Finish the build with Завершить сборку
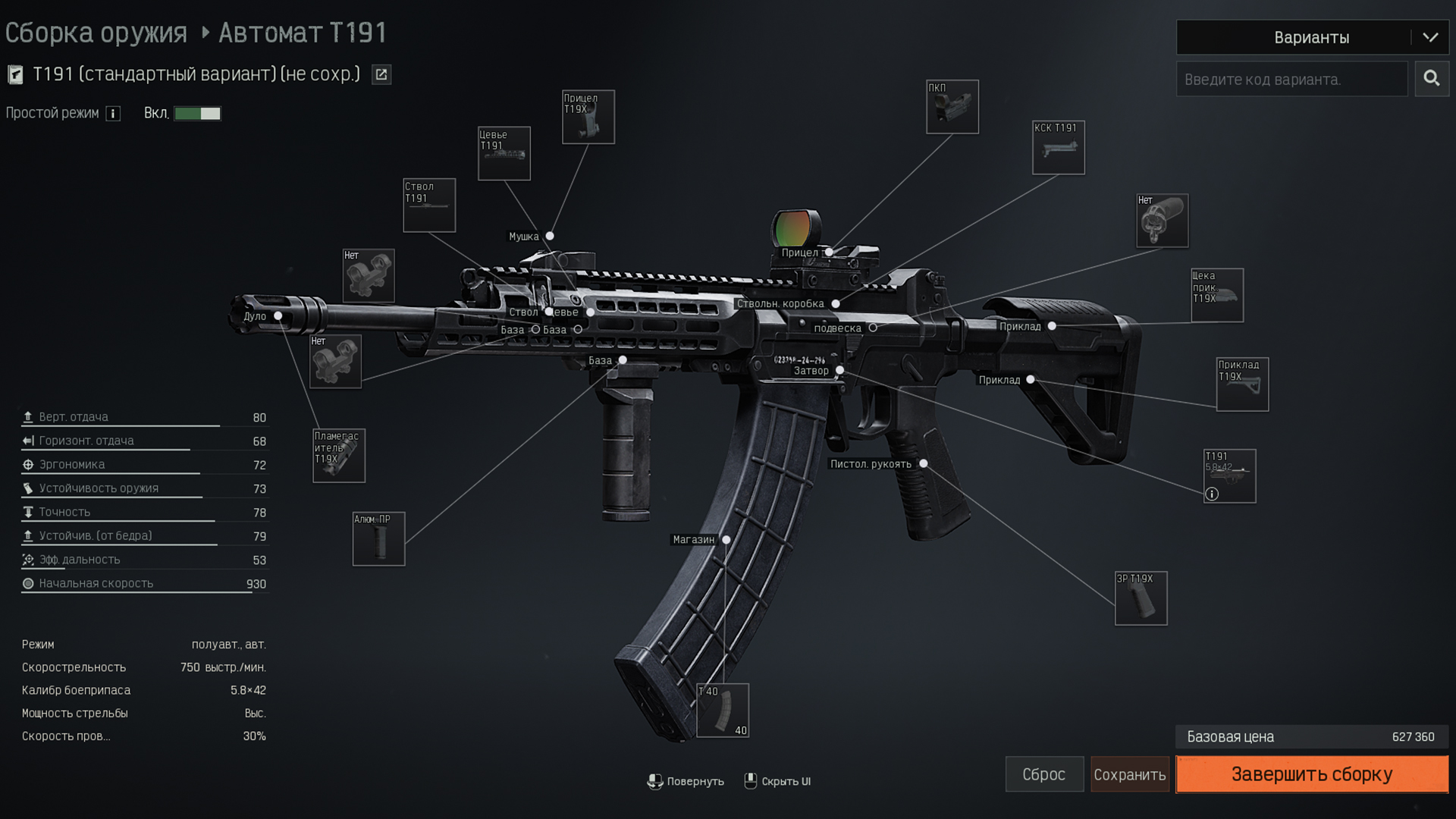 1311,774
